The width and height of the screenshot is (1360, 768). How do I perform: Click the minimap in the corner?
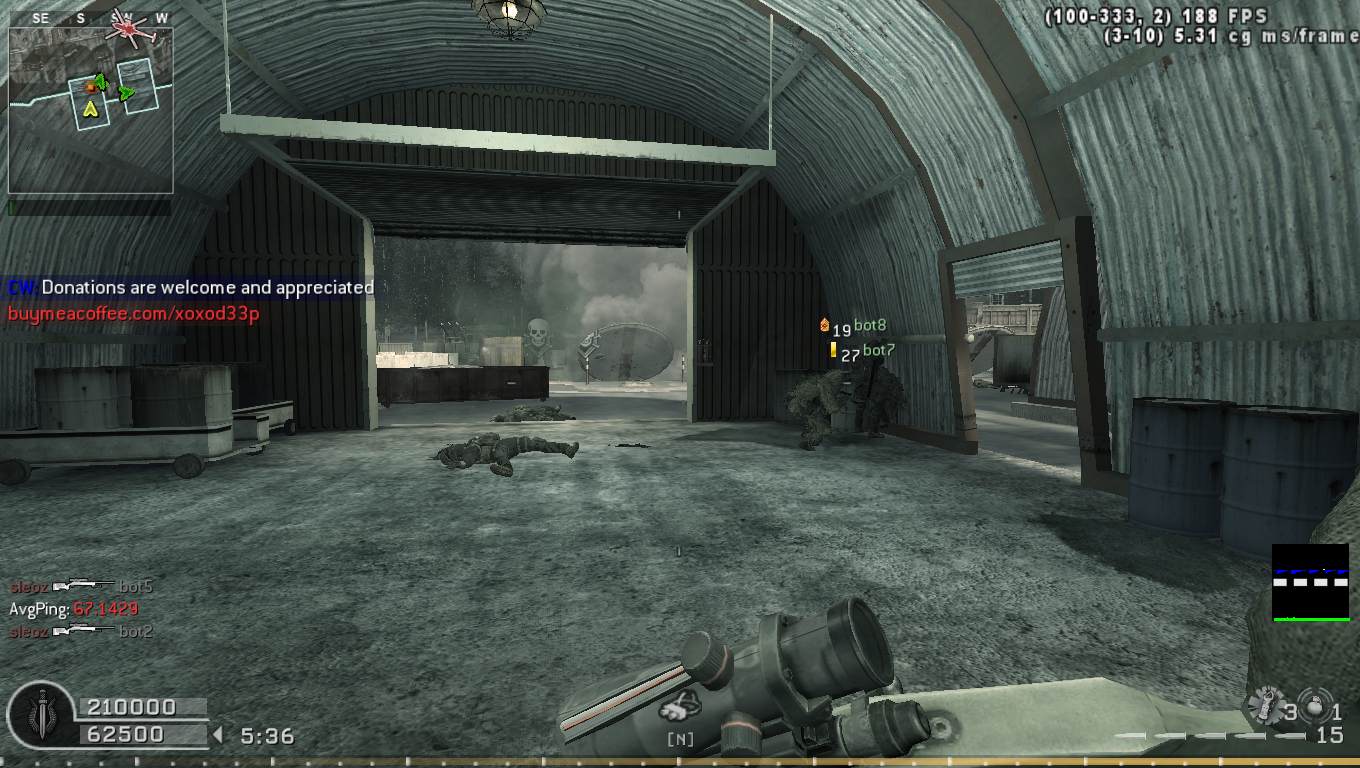pyautogui.click(x=90, y=110)
